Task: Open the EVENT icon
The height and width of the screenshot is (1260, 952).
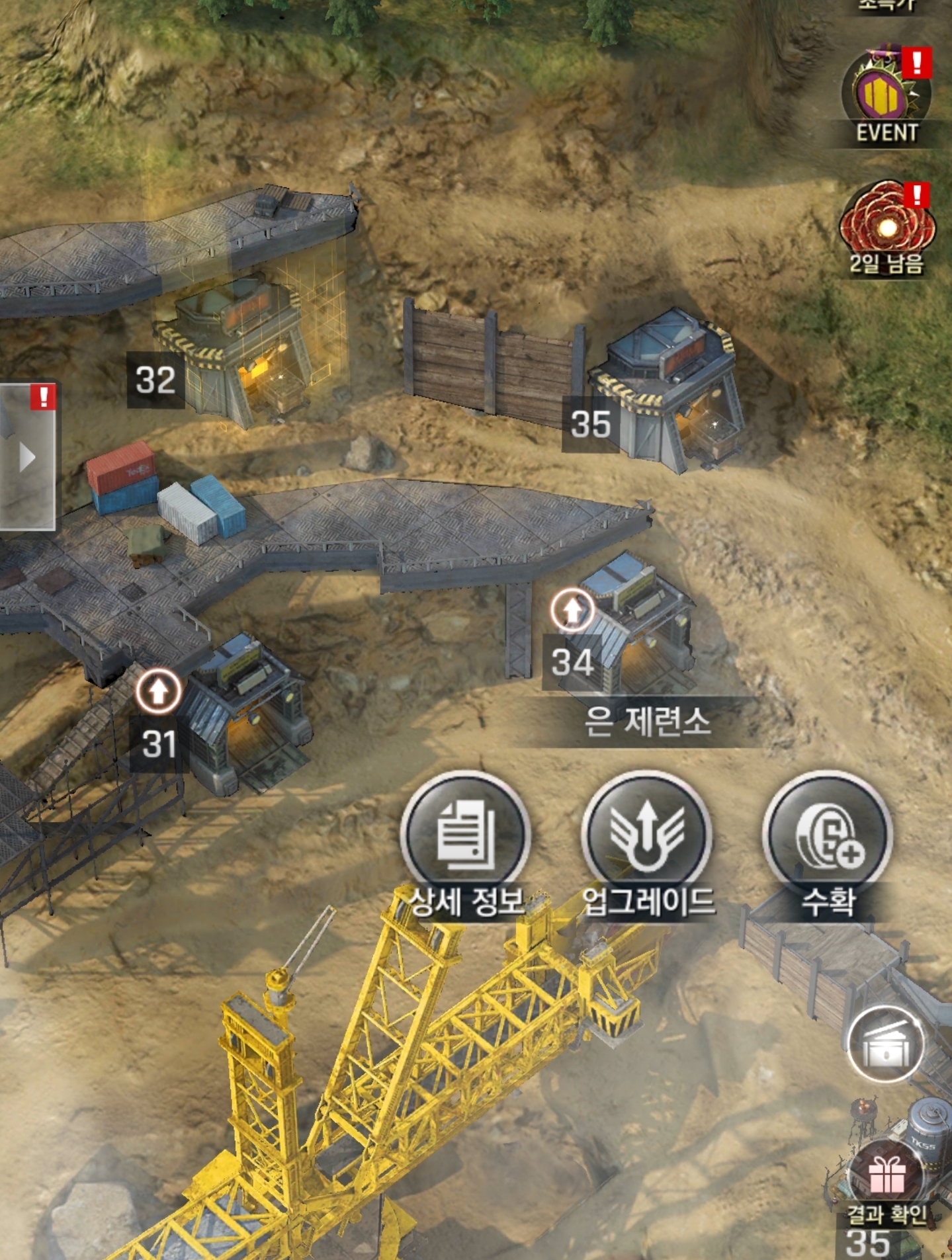Action: pos(886,96)
